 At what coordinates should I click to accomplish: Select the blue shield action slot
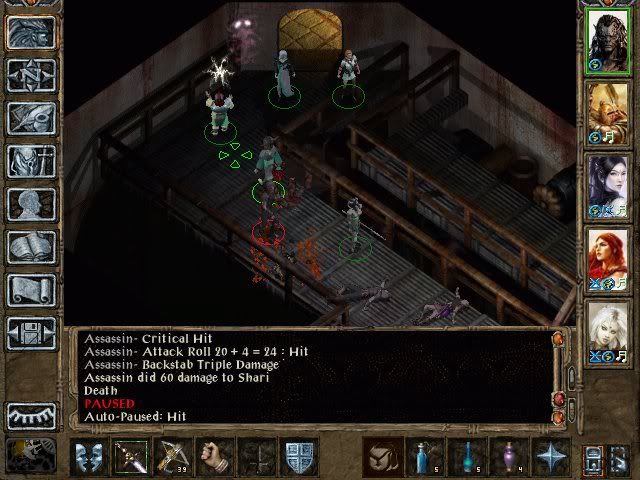point(300,457)
